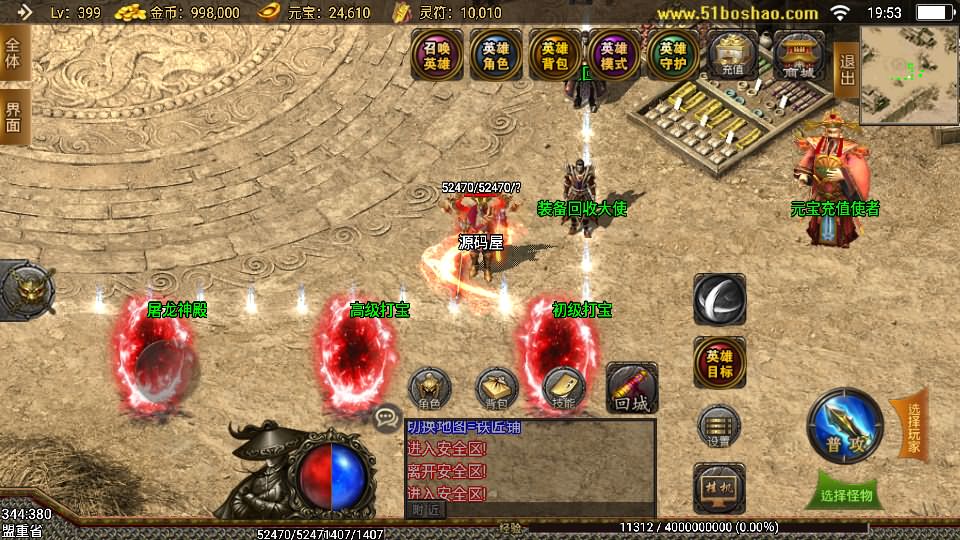Tap the golden helmet crossed-swords icon

(x=24, y=289)
